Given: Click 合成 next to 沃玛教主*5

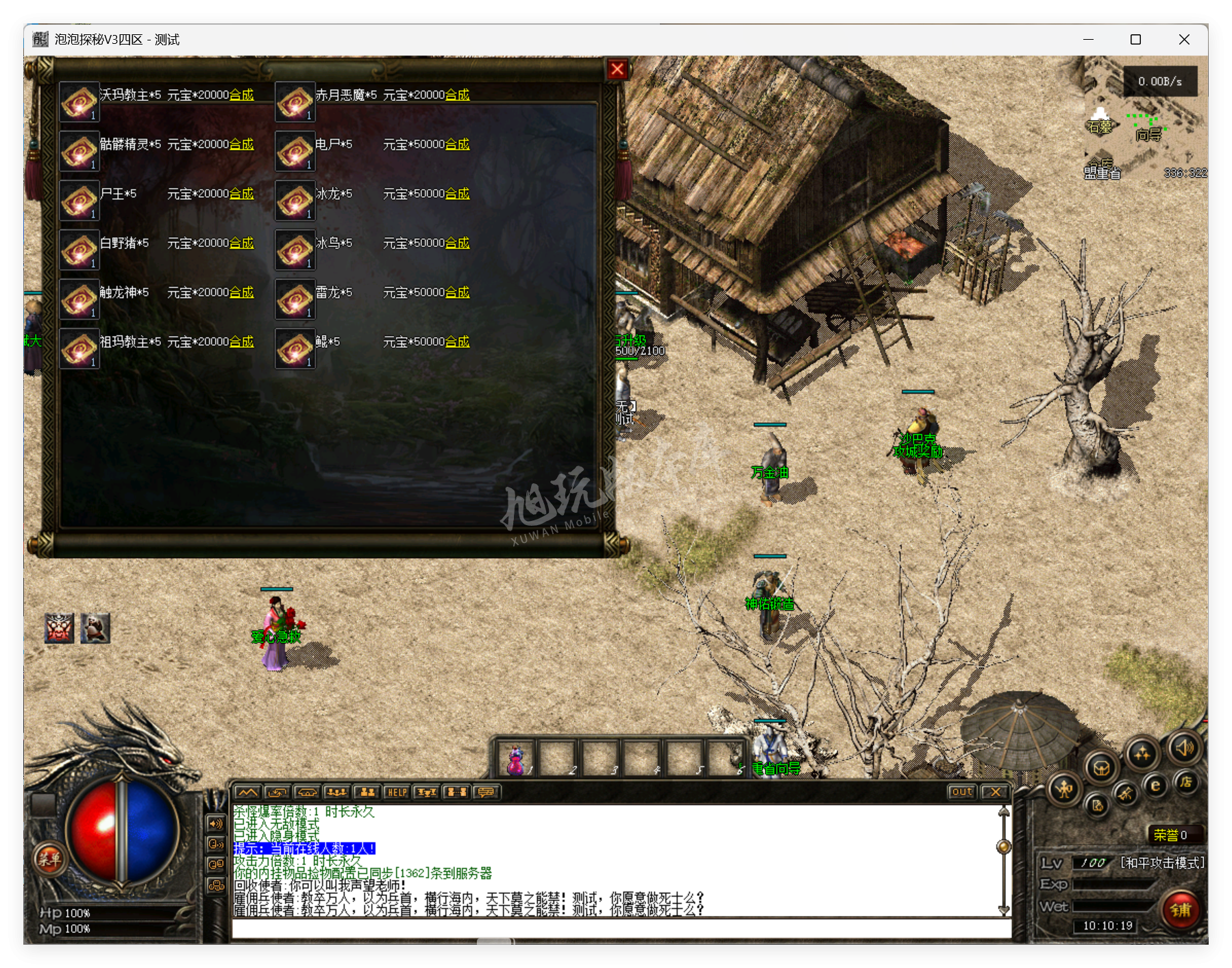Looking at the screenshot, I should pos(243,95).
